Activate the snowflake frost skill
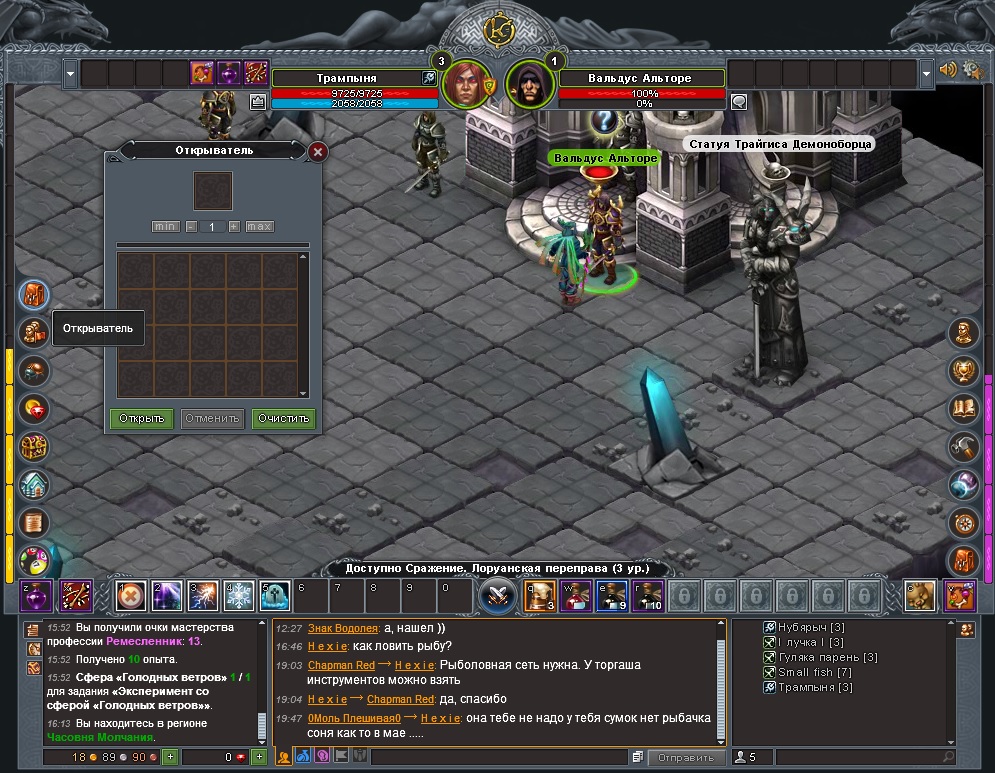Image resolution: width=995 pixels, height=773 pixels. [x=239, y=597]
